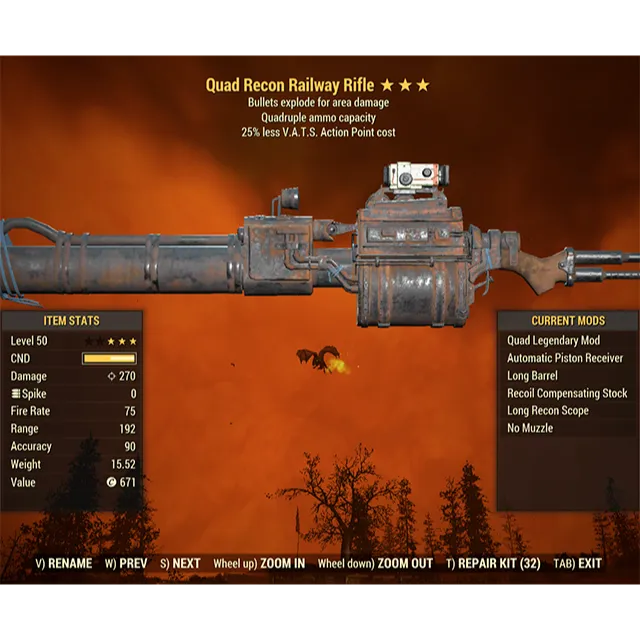Select ZOOM OUT on the weapon

point(375,564)
